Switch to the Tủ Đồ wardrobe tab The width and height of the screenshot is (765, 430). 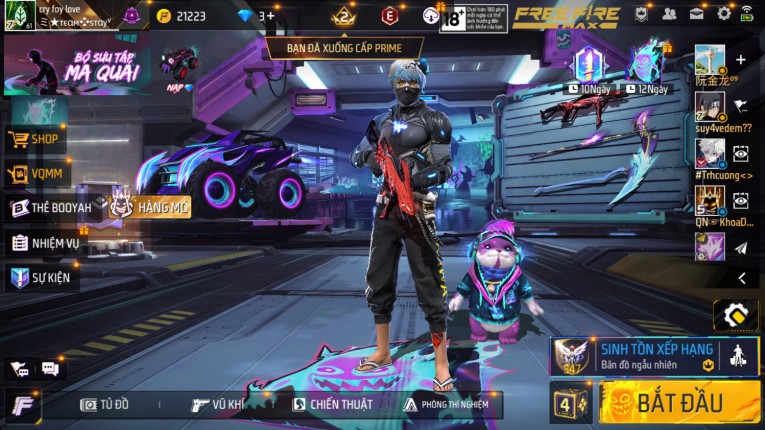click(105, 404)
